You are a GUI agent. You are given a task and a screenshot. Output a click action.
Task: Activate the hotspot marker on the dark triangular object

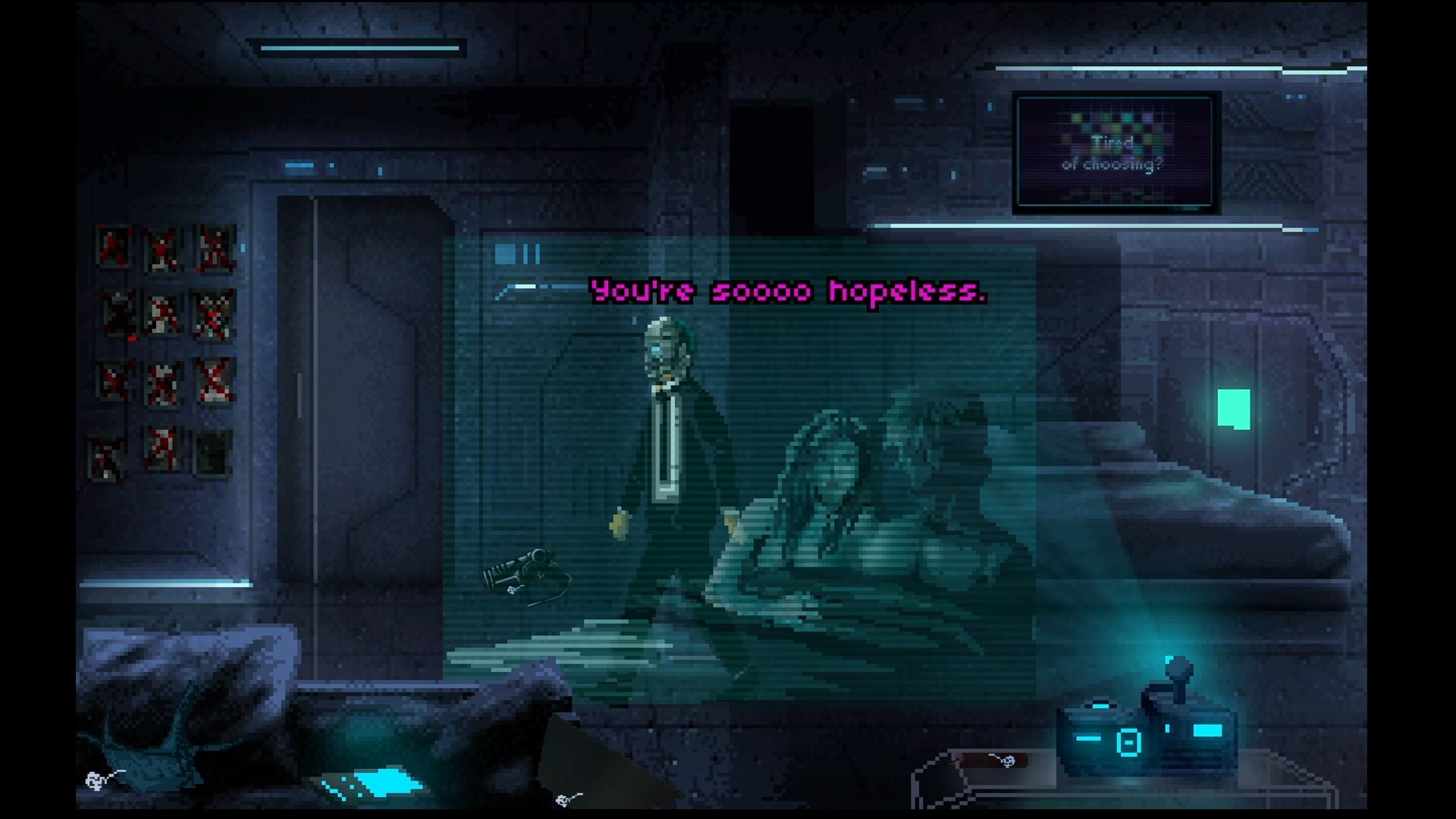[565, 799]
